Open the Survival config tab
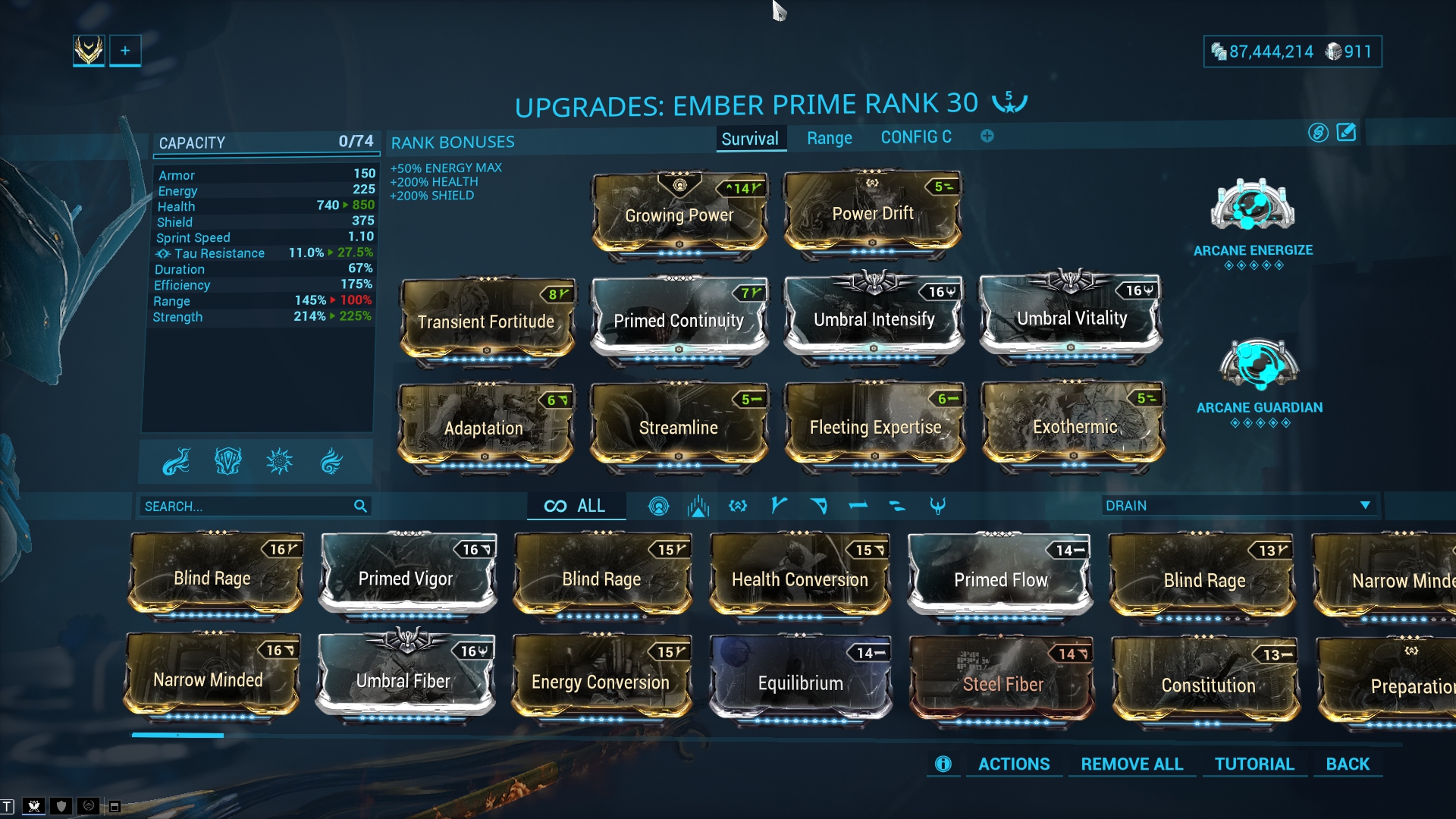1456x819 pixels. 749,139
